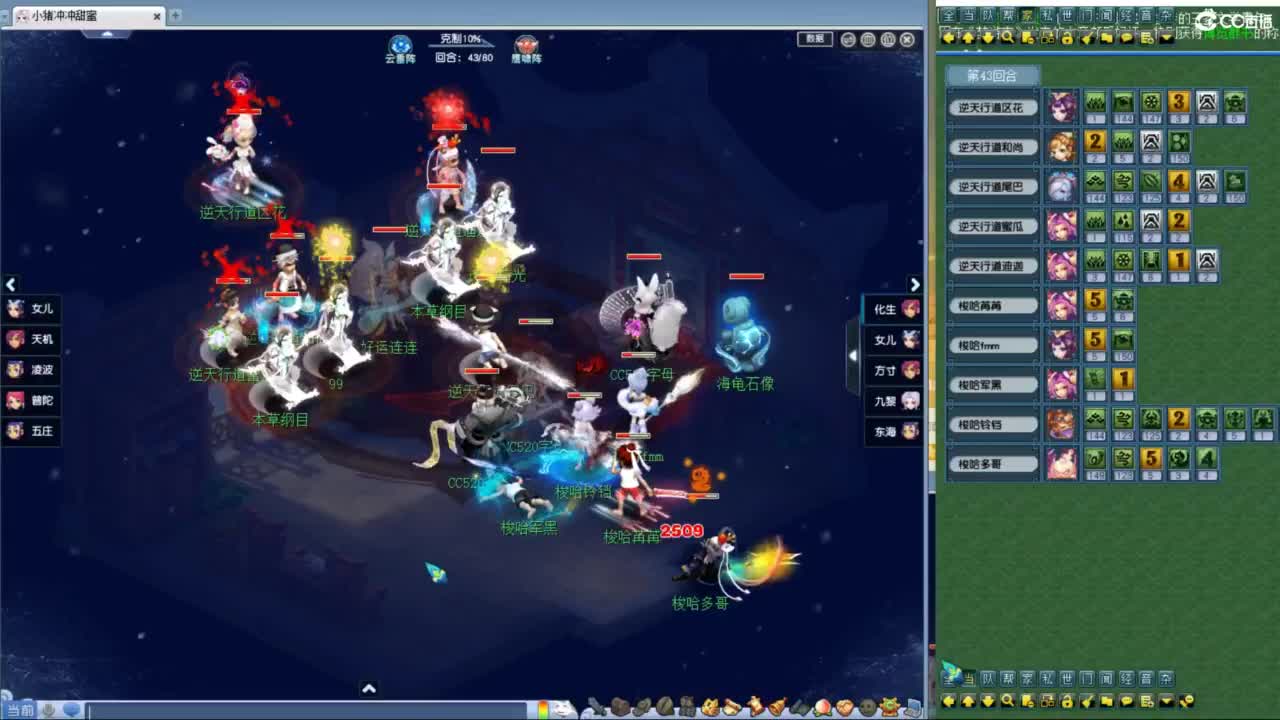The height and width of the screenshot is (720, 1280).
Task: Click the 云意阵 formation emblem at the top
Action: pyautogui.click(x=403, y=42)
